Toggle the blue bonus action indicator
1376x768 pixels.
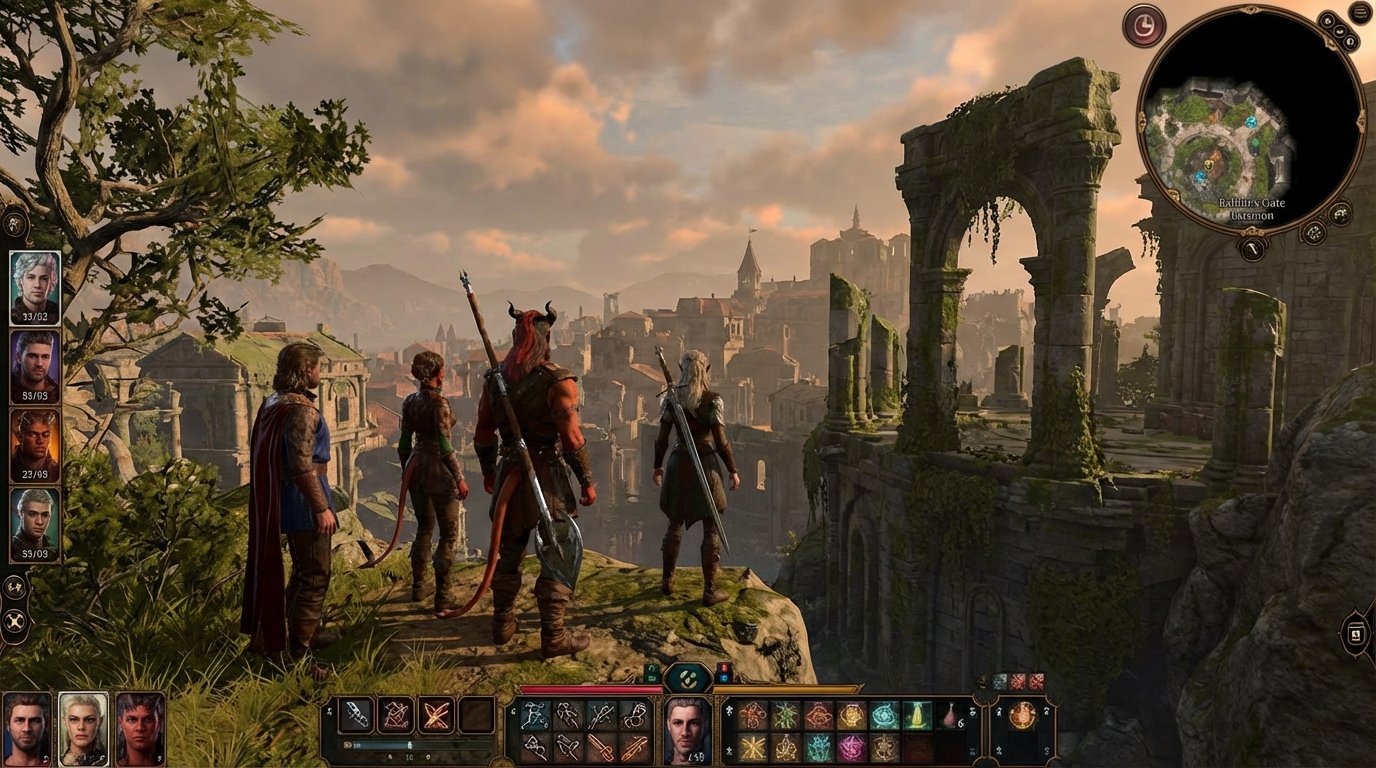(724, 679)
